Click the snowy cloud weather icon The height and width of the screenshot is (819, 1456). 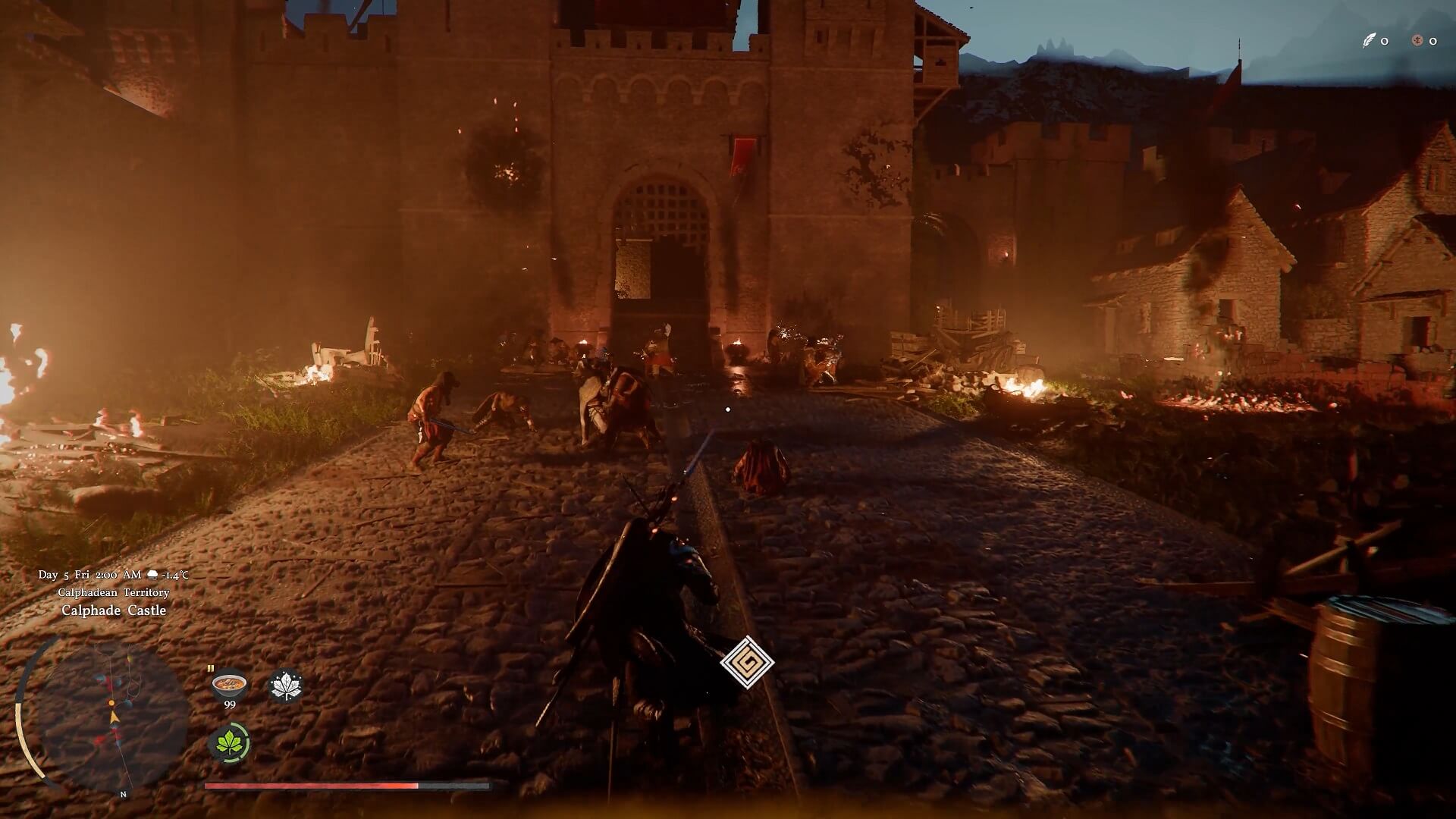pyautogui.click(x=152, y=575)
